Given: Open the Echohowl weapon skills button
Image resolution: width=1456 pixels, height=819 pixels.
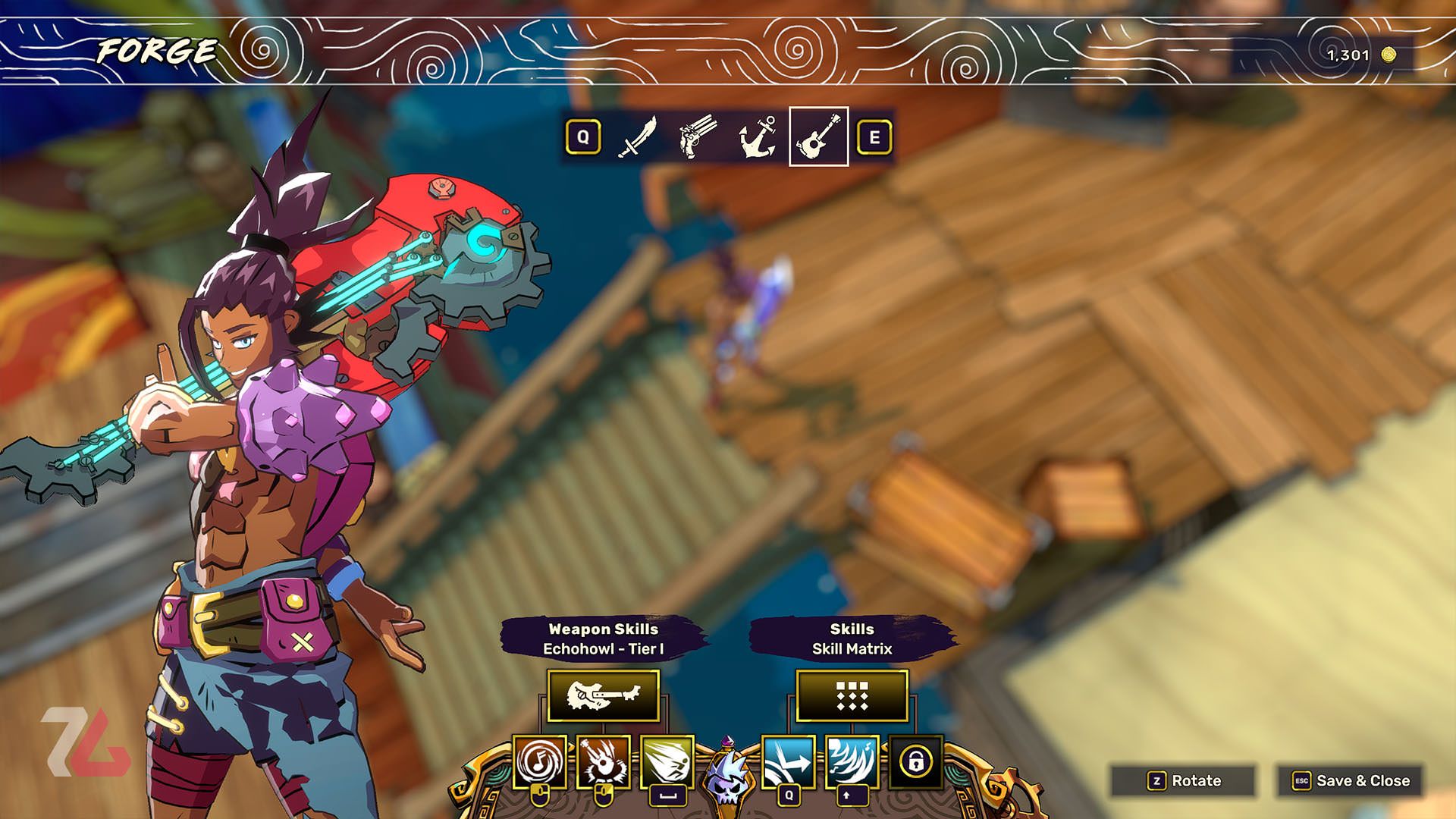Looking at the screenshot, I should tap(603, 695).
